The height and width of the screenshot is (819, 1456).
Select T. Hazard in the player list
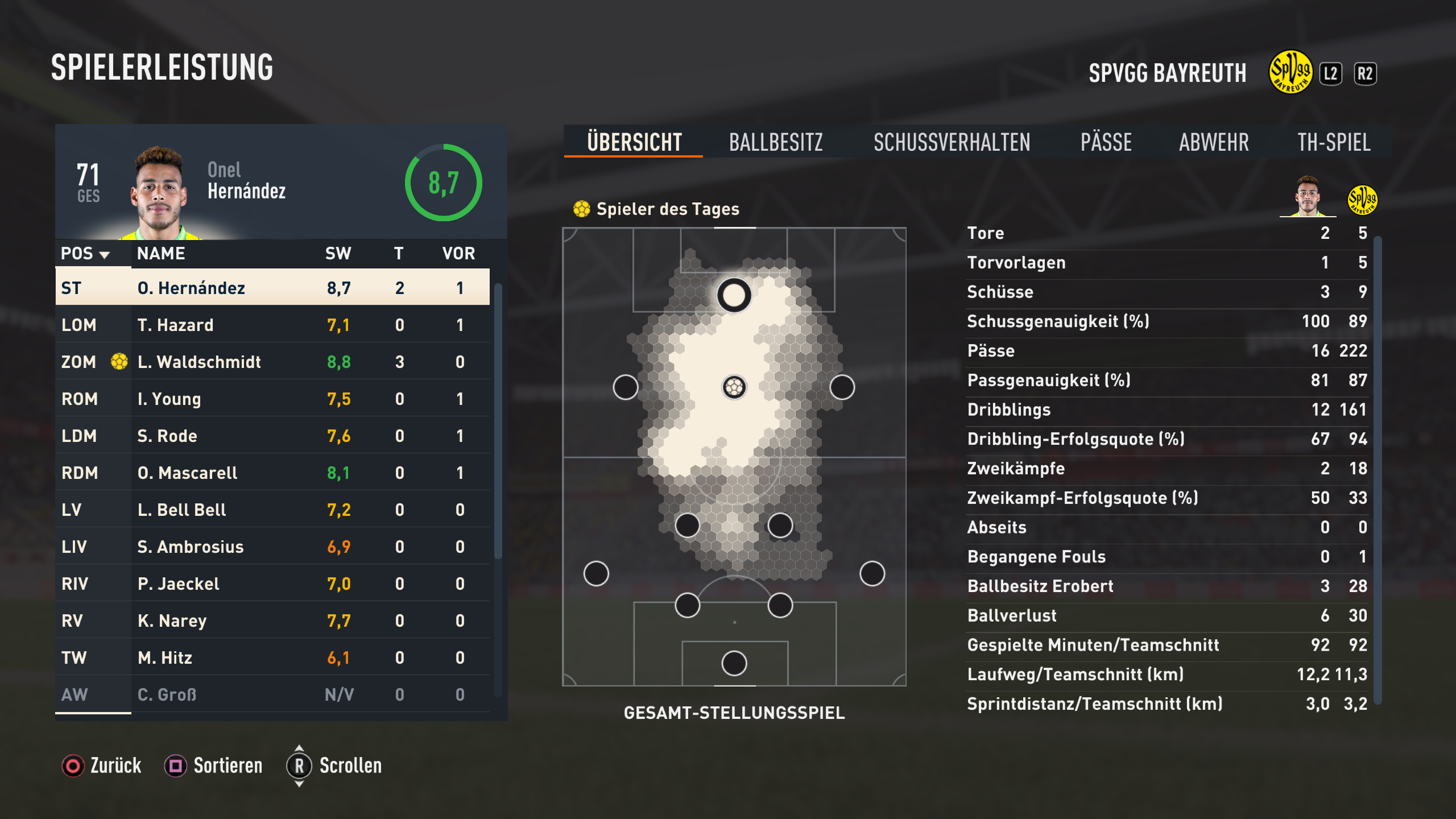272,325
